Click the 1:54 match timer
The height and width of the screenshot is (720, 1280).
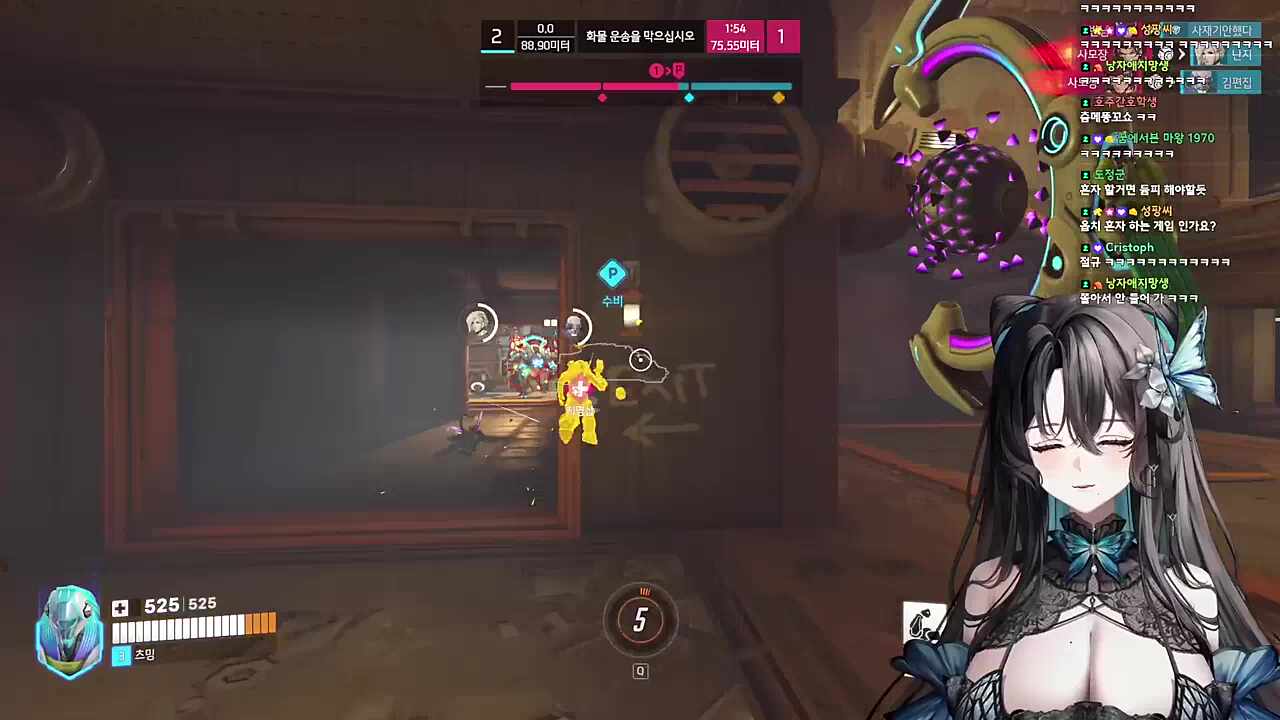click(x=735, y=30)
